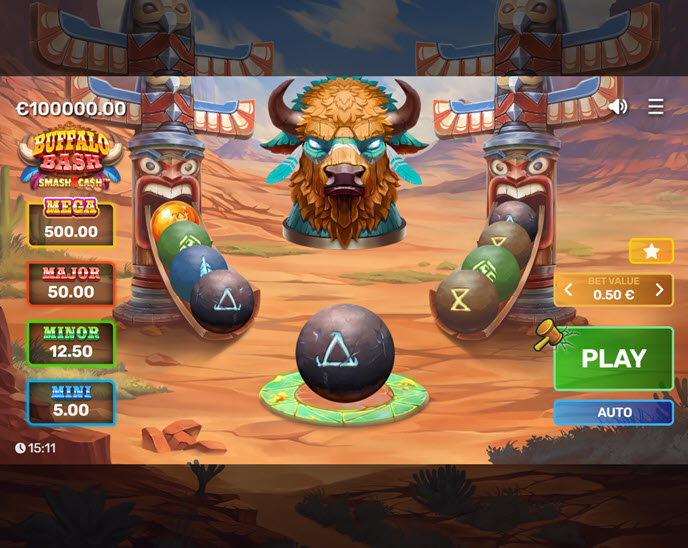Open the yellow star feature button
688x548 pixels.
(x=651, y=251)
